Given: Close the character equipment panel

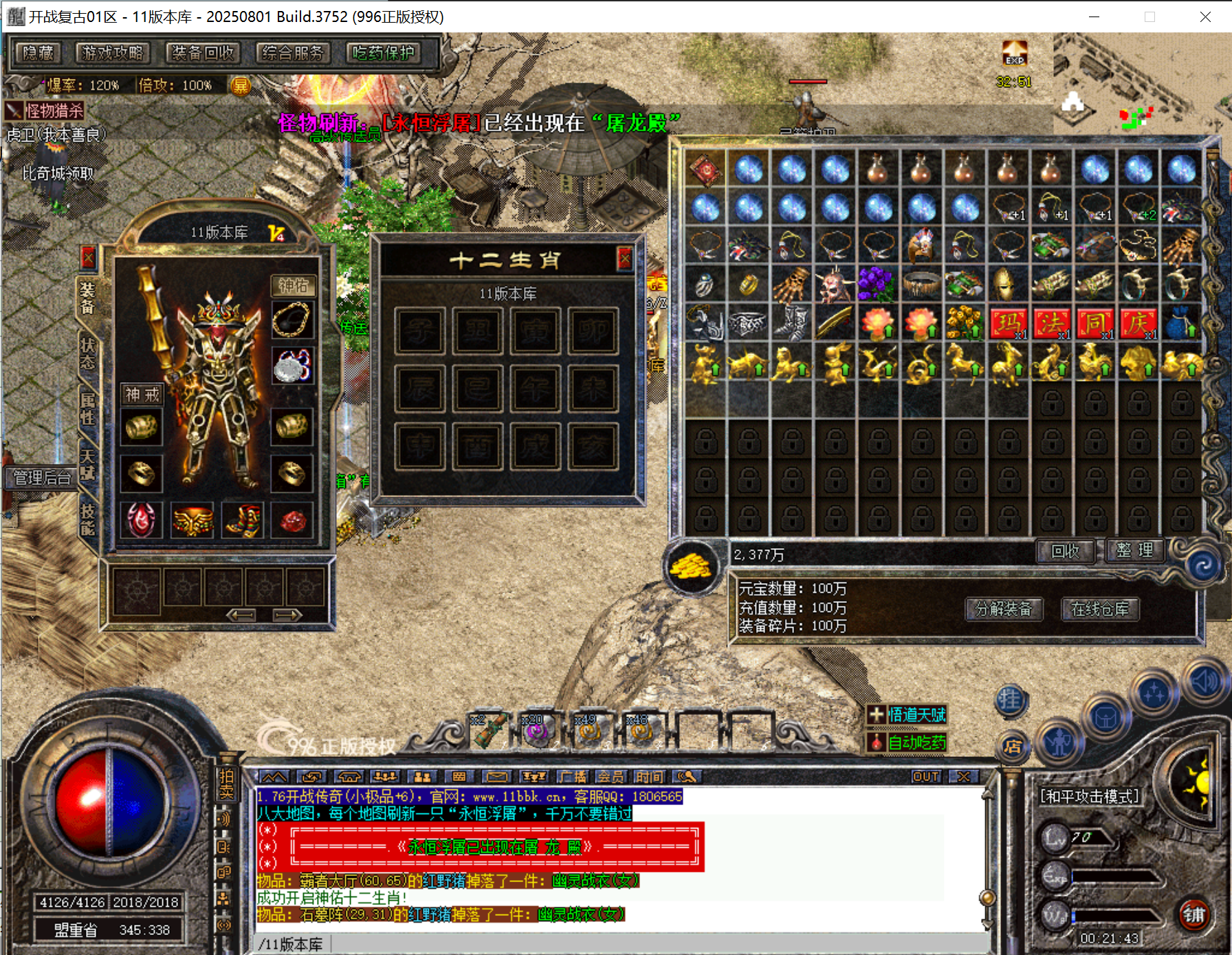Looking at the screenshot, I should point(88,258).
